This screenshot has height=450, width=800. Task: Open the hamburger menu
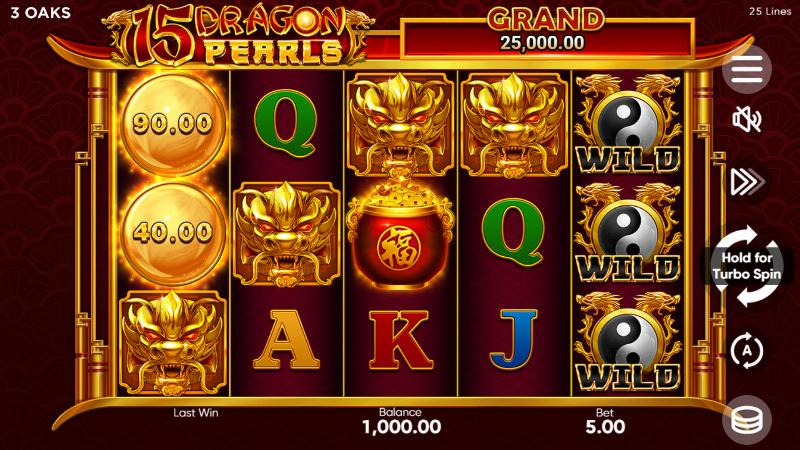coord(746,68)
